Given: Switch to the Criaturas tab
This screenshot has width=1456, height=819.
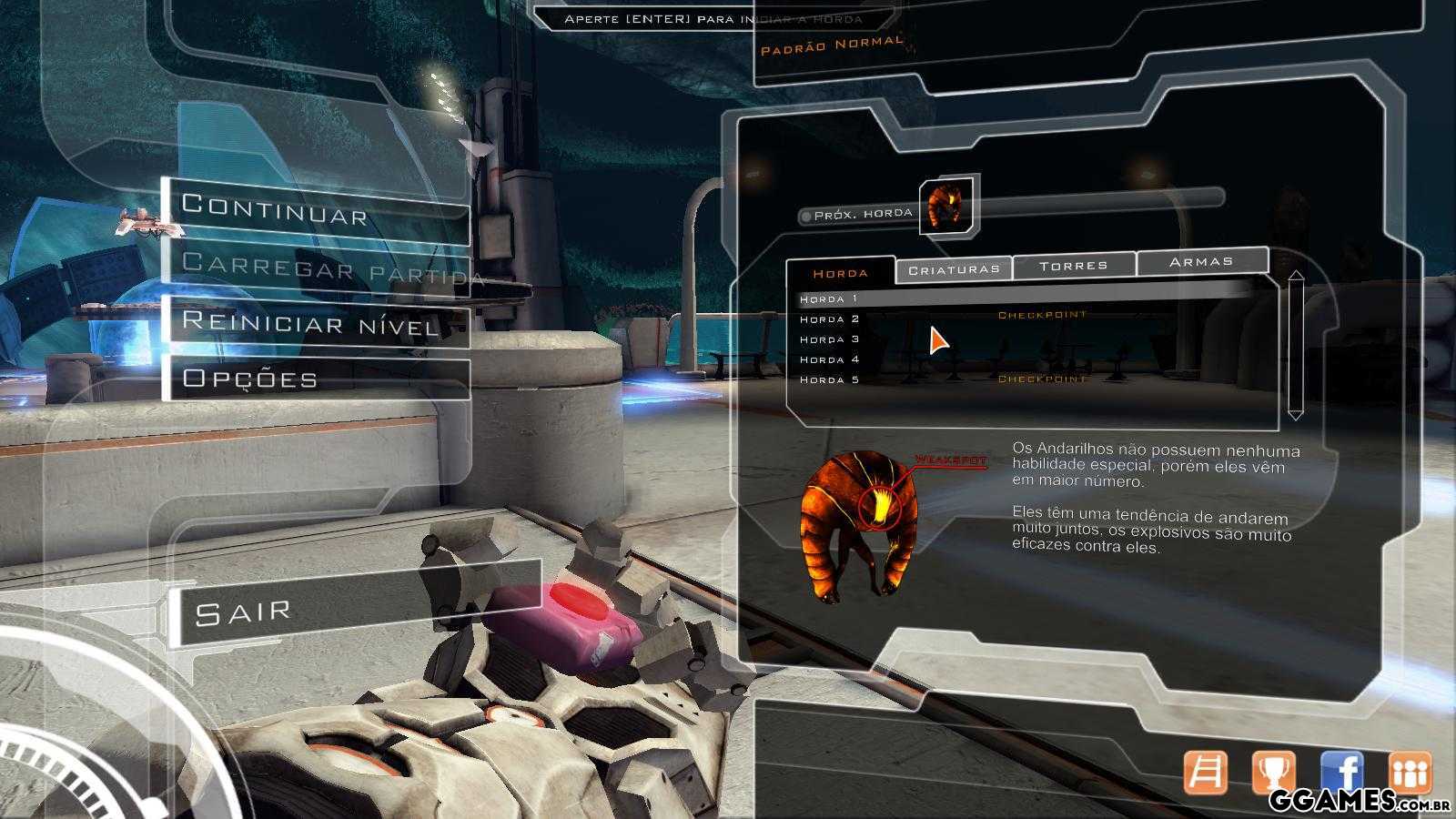Looking at the screenshot, I should (x=954, y=269).
